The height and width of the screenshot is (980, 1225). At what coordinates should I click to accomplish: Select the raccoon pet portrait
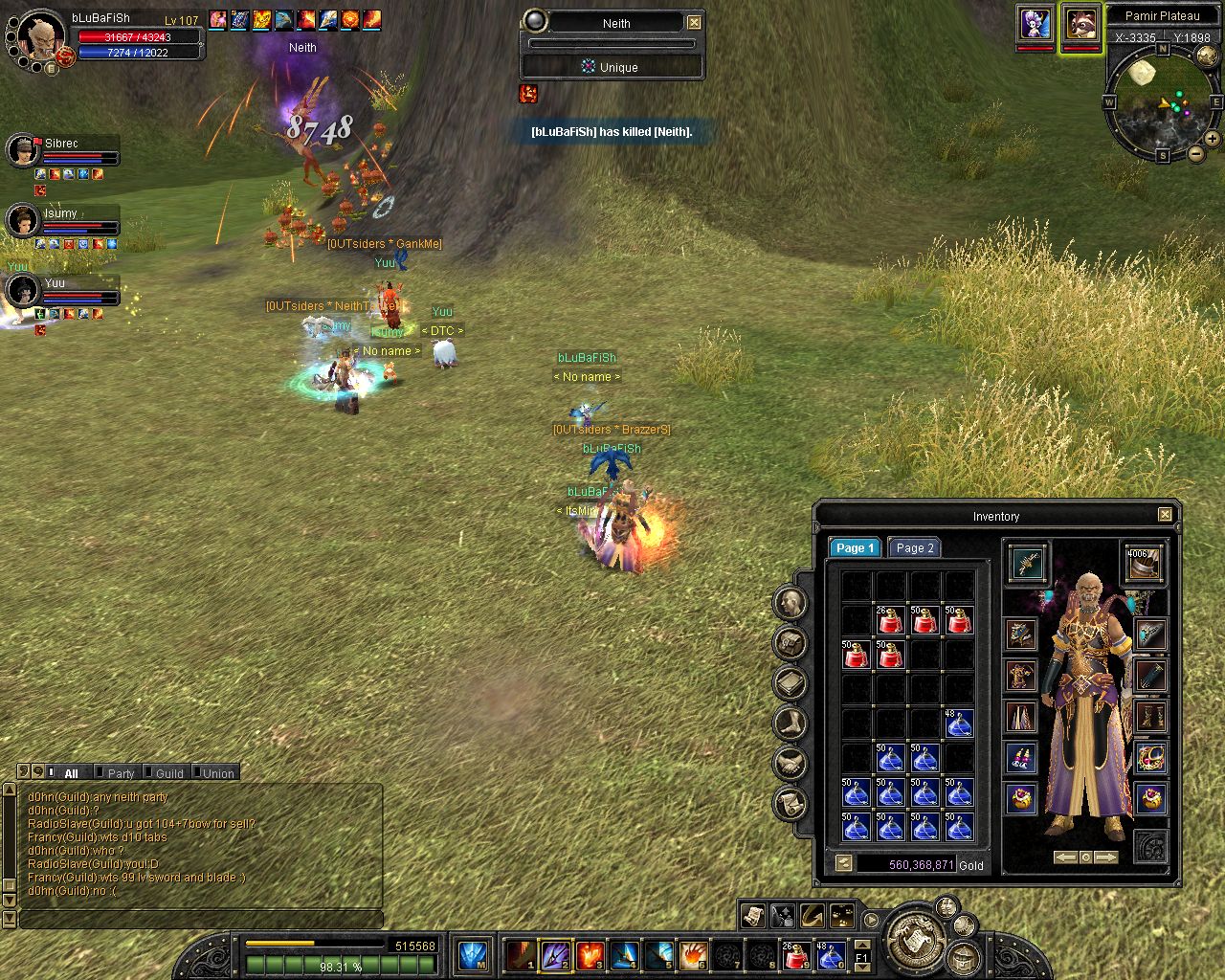(x=1080, y=24)
